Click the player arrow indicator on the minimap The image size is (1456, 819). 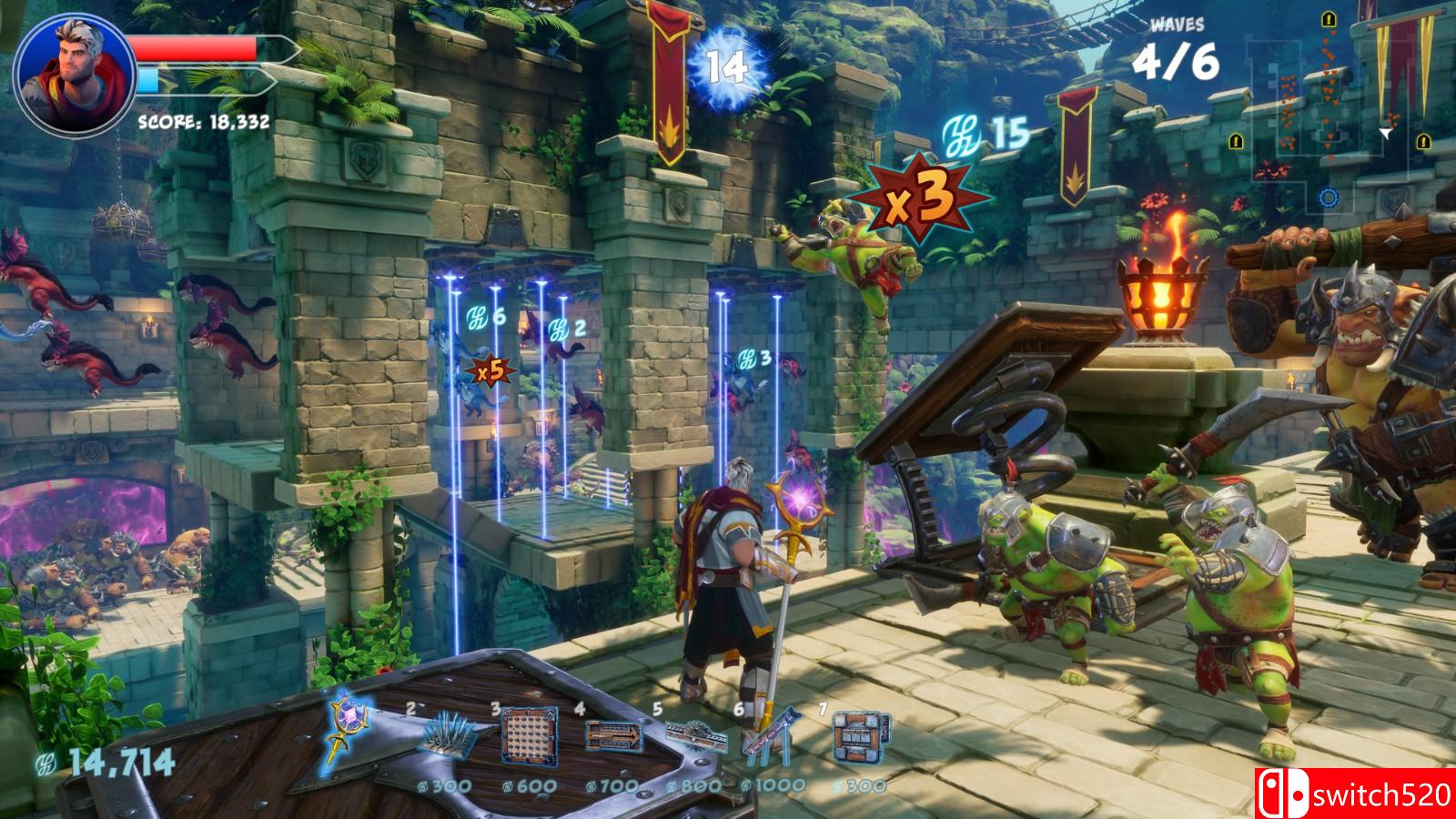pyautogui.click(x=1385, y=133)
